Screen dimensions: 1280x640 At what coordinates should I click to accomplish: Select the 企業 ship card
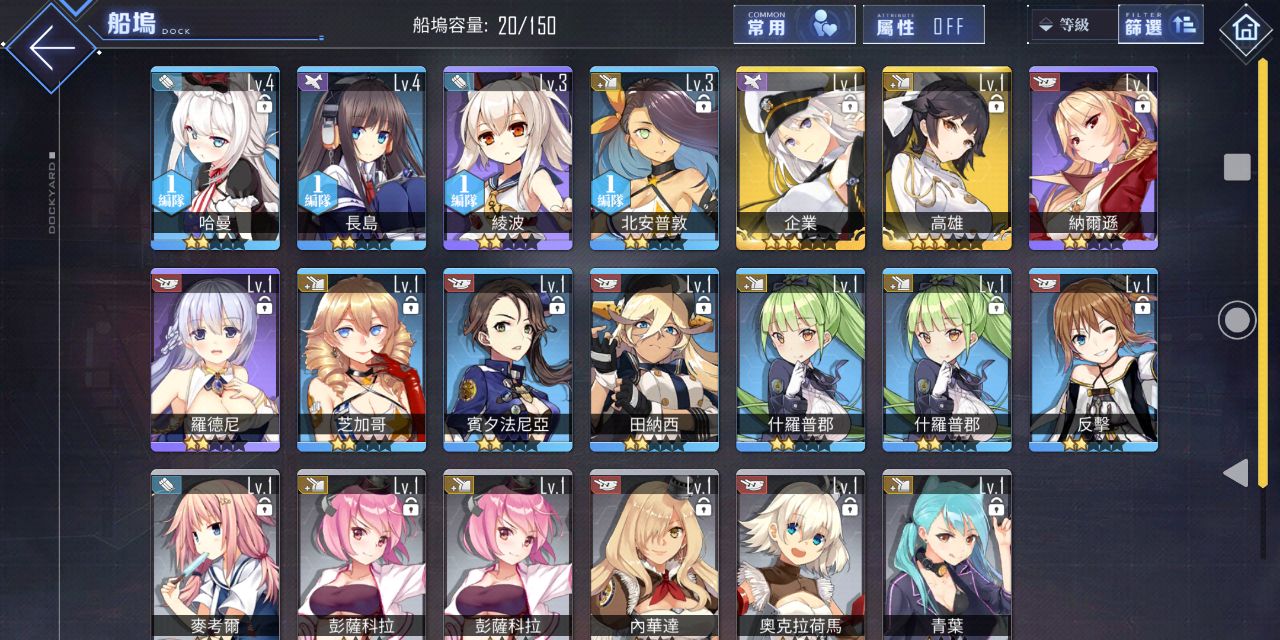[x=800, y=158]
